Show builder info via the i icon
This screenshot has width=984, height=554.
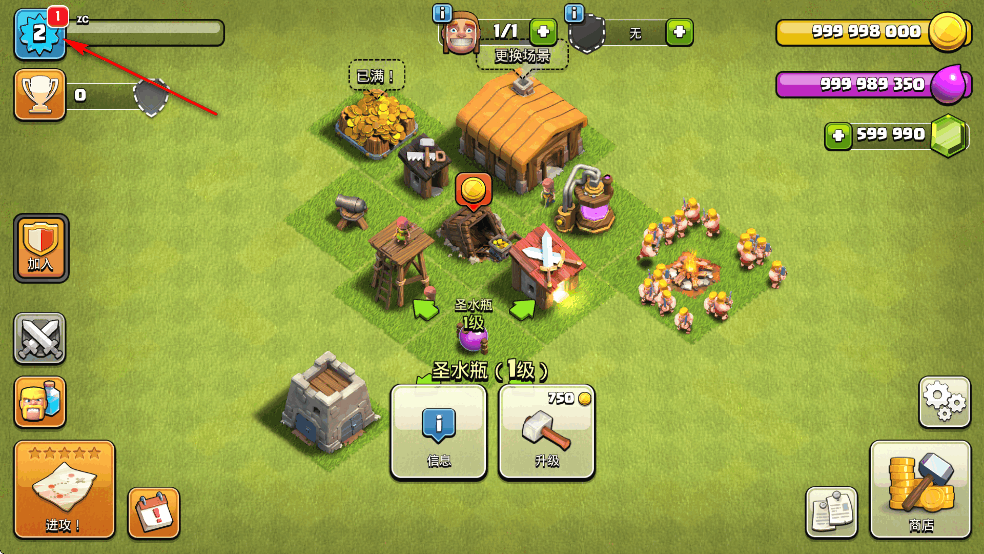click(443, 13)
